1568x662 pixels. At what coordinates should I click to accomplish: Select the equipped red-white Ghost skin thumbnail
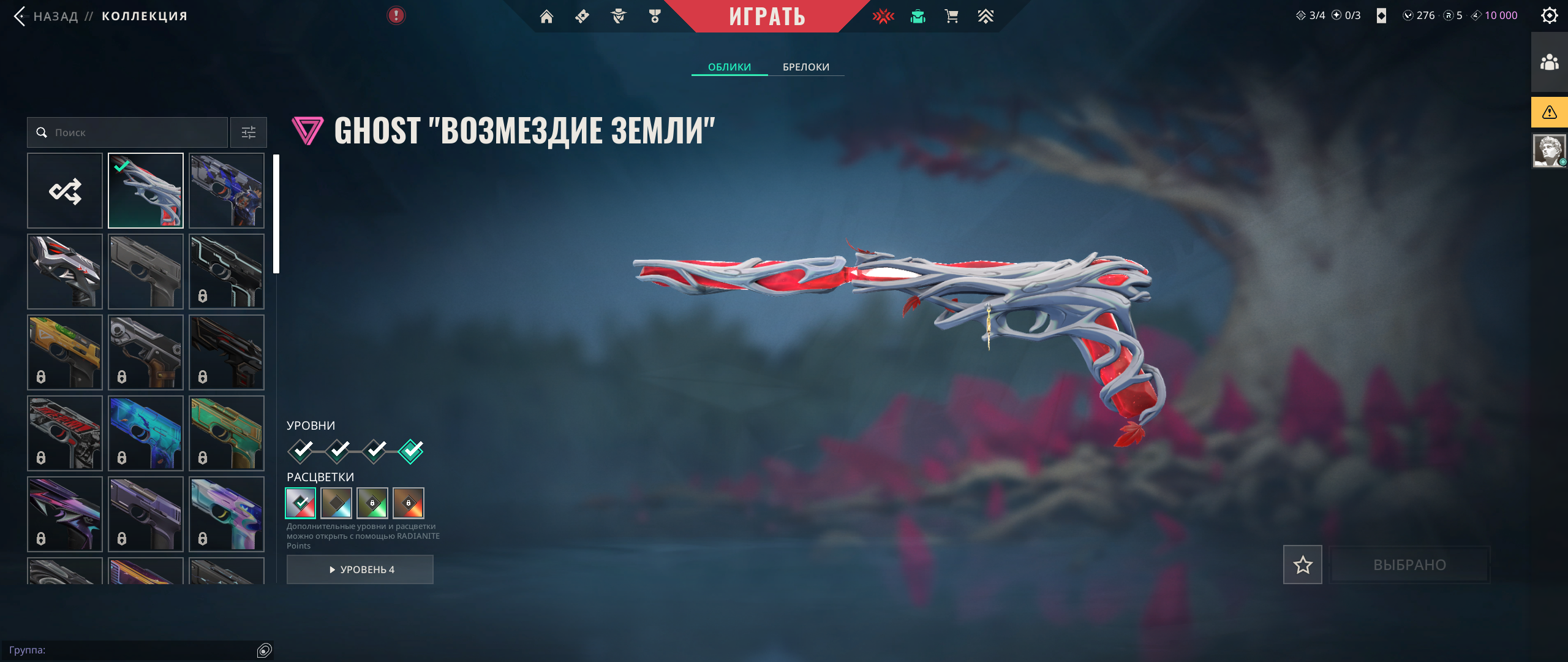tap(146, 191)
